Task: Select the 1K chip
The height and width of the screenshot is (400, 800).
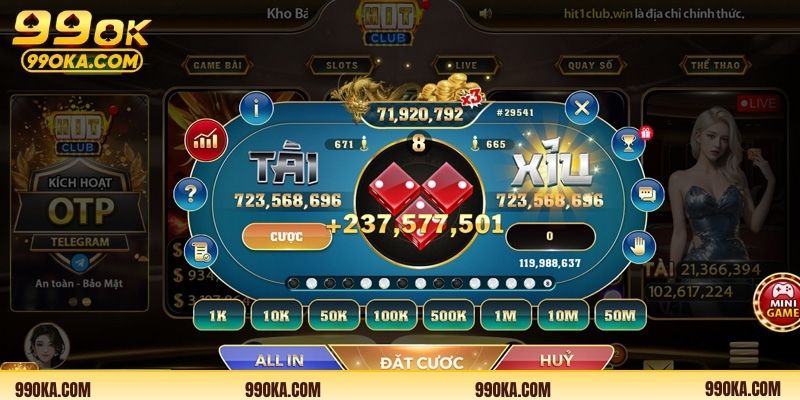Action: 219,316
